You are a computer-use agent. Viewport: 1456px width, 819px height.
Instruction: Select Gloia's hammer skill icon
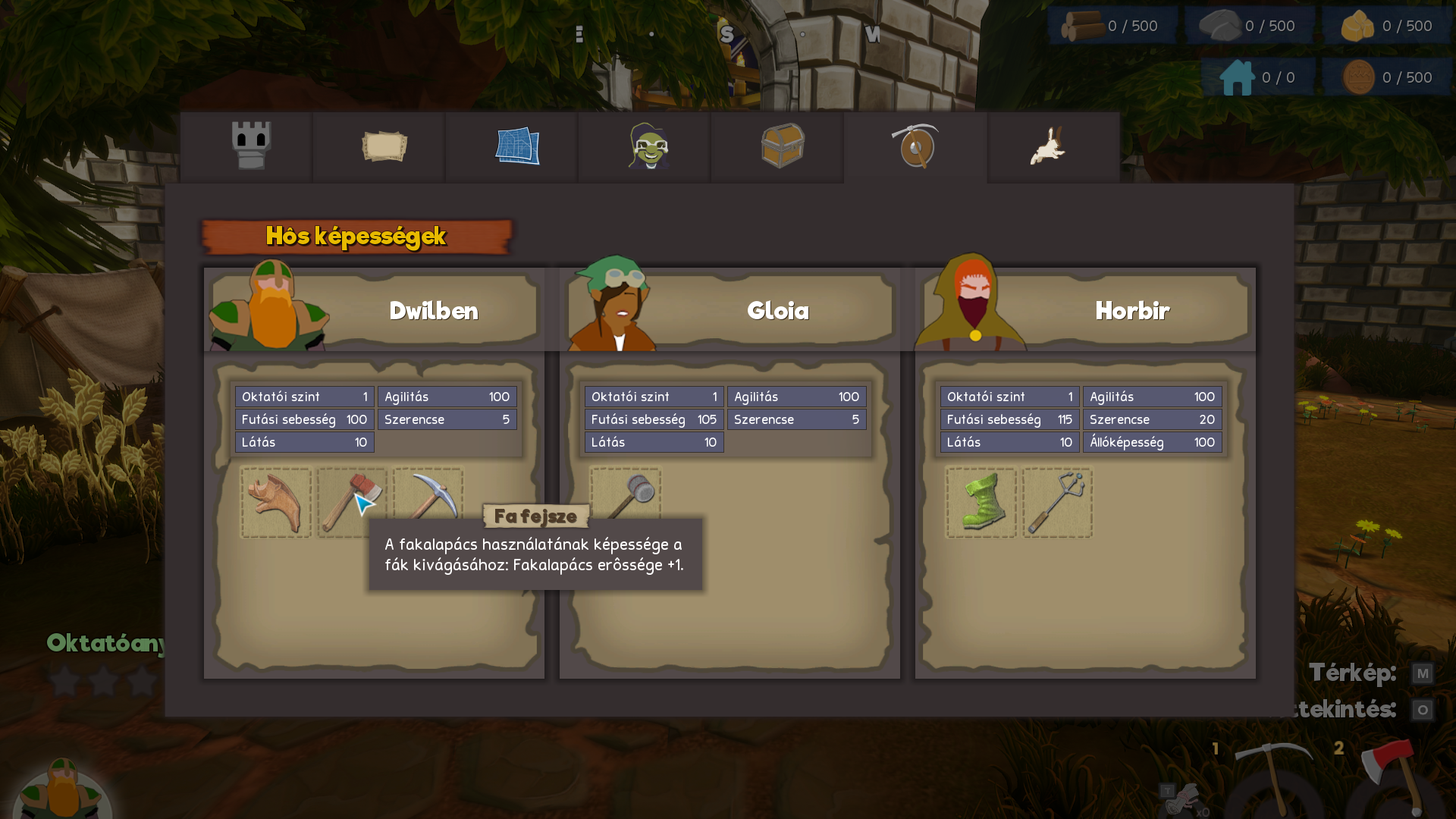click(626, 494)
